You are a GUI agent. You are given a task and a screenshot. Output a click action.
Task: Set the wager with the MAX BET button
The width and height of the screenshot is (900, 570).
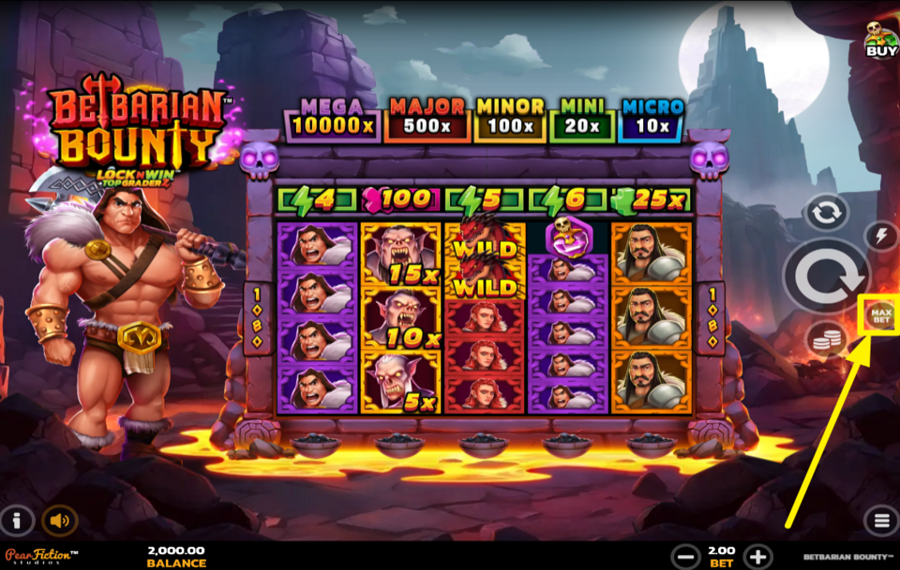tap(881, 316)
